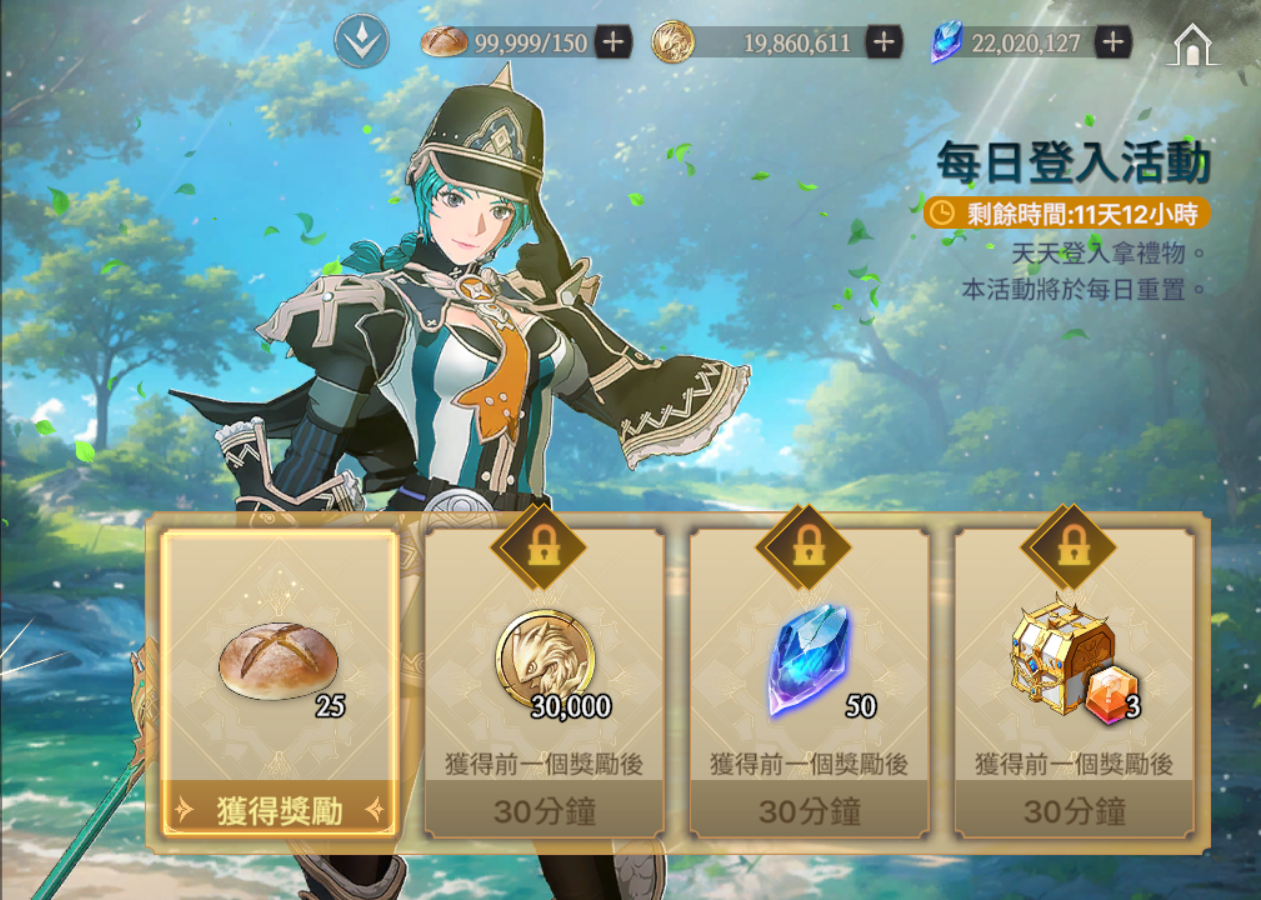The height and width of the screenshot is (900, 1261).
Task: Buy more blue crystals with plus button
Action: pyautogui.click(x=1113, y=42)
